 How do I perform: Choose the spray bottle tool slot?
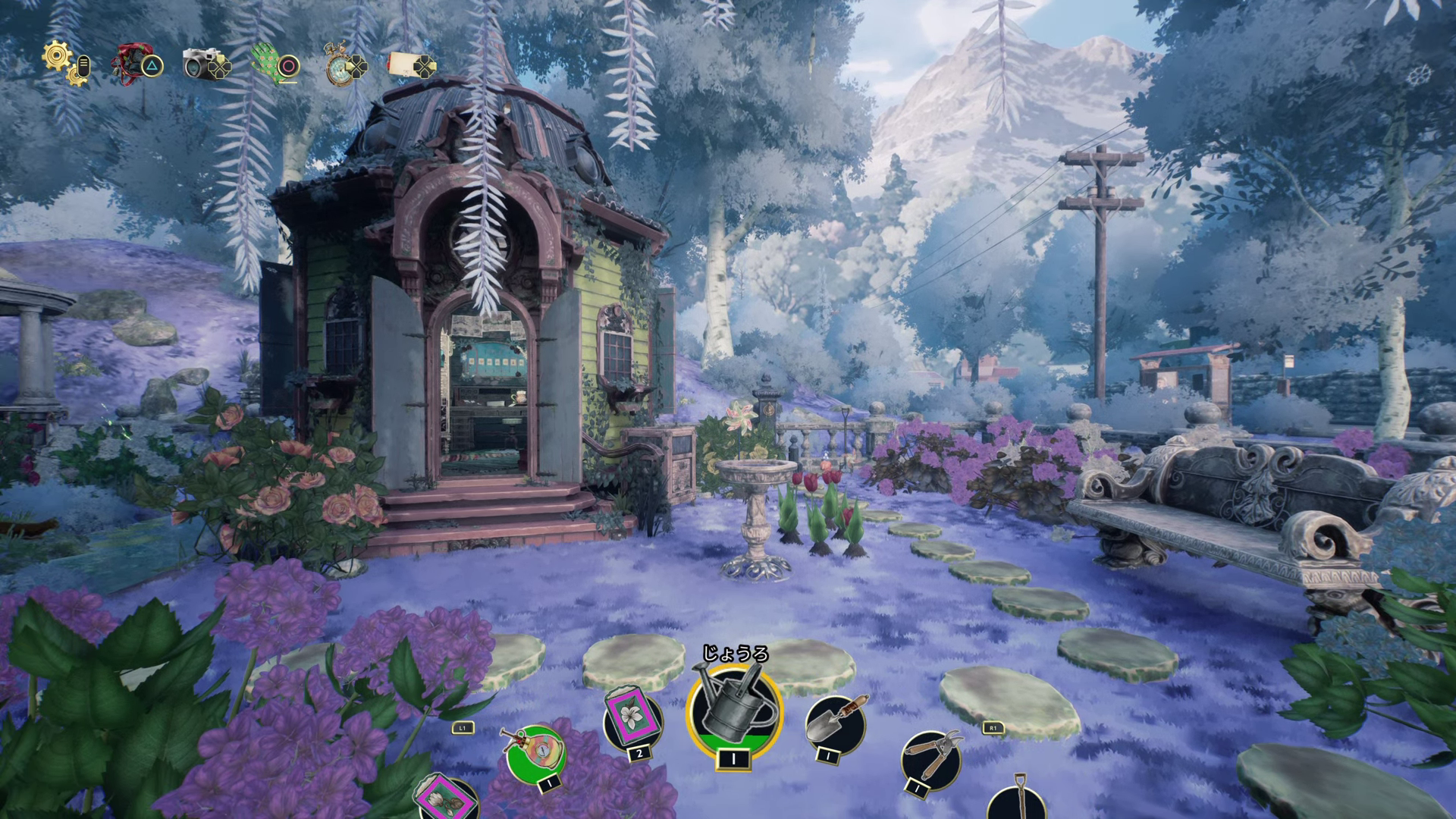click(535, 753)
